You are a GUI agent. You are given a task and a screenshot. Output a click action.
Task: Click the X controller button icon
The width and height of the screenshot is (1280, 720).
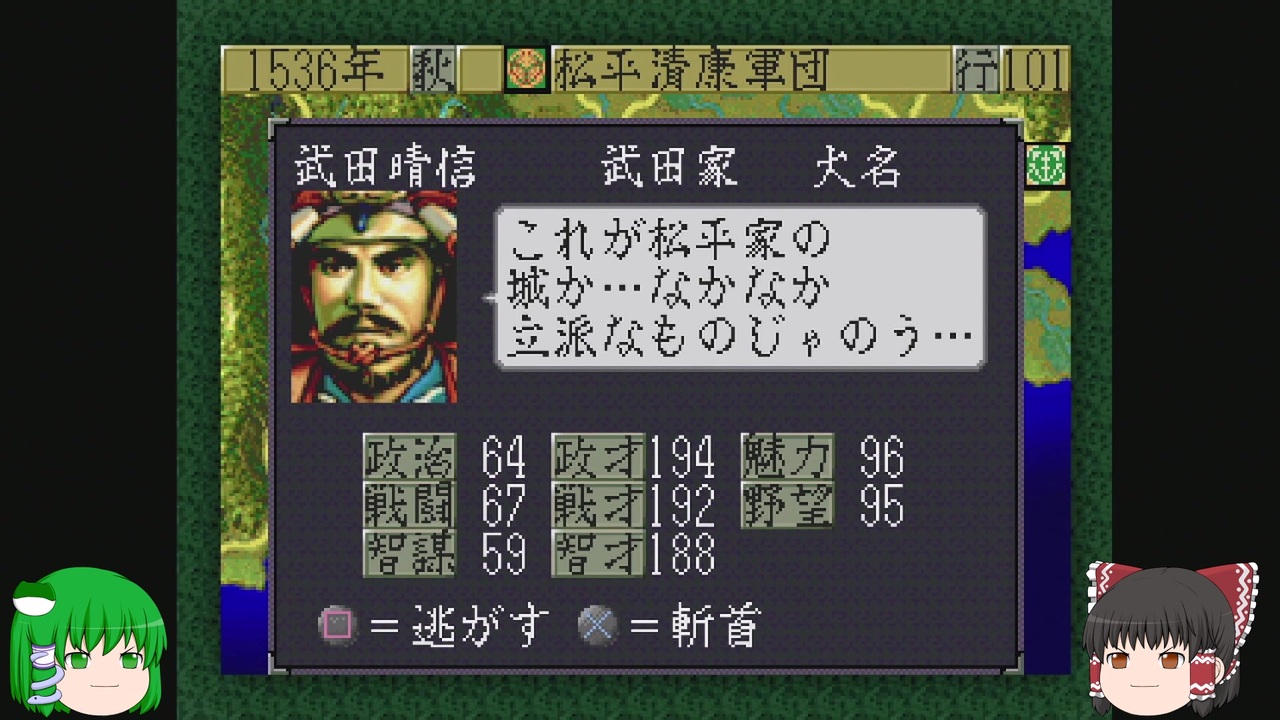598,625
